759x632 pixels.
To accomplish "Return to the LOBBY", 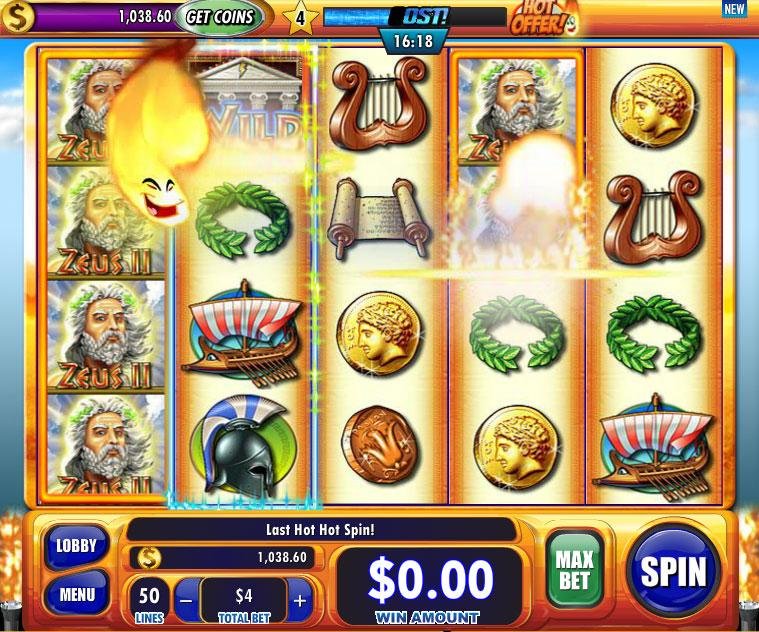I will coord(77,547).
